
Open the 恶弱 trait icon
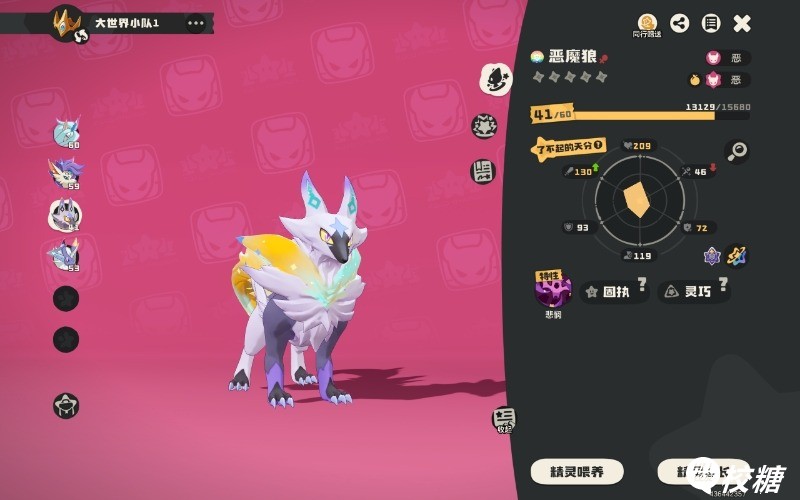click(x=552, y=291)
